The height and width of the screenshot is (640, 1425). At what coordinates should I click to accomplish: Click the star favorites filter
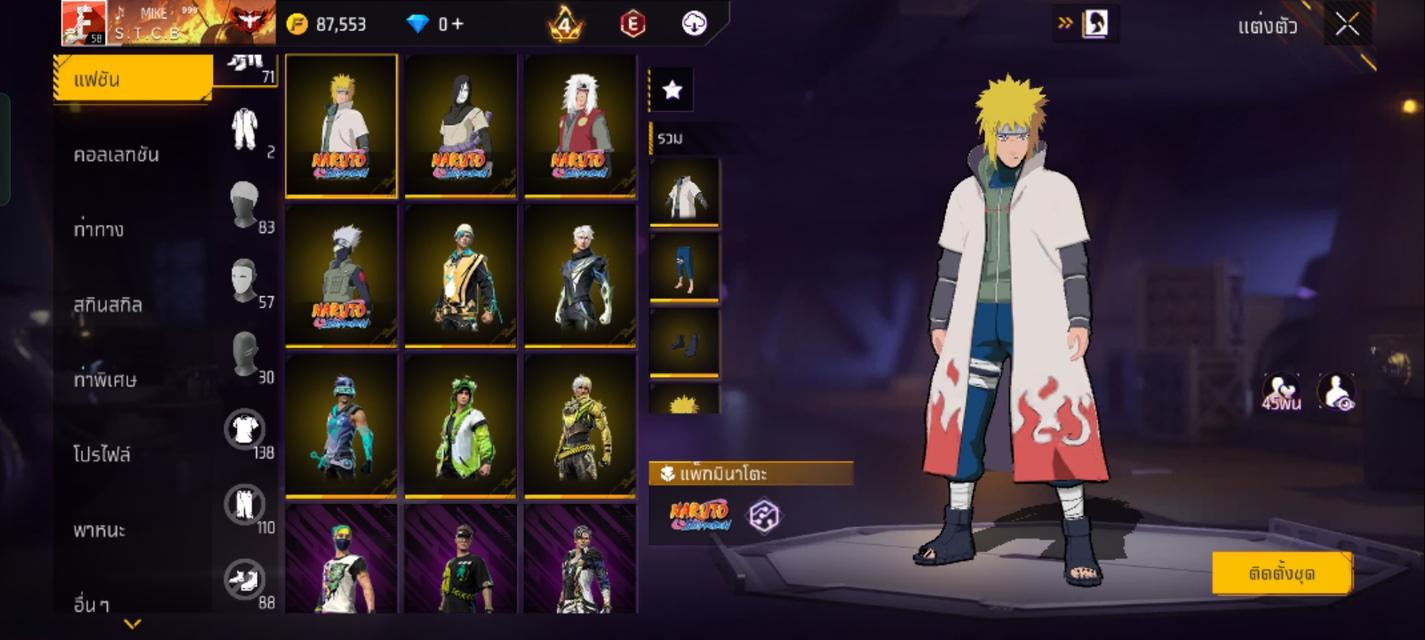click(672, 91)
